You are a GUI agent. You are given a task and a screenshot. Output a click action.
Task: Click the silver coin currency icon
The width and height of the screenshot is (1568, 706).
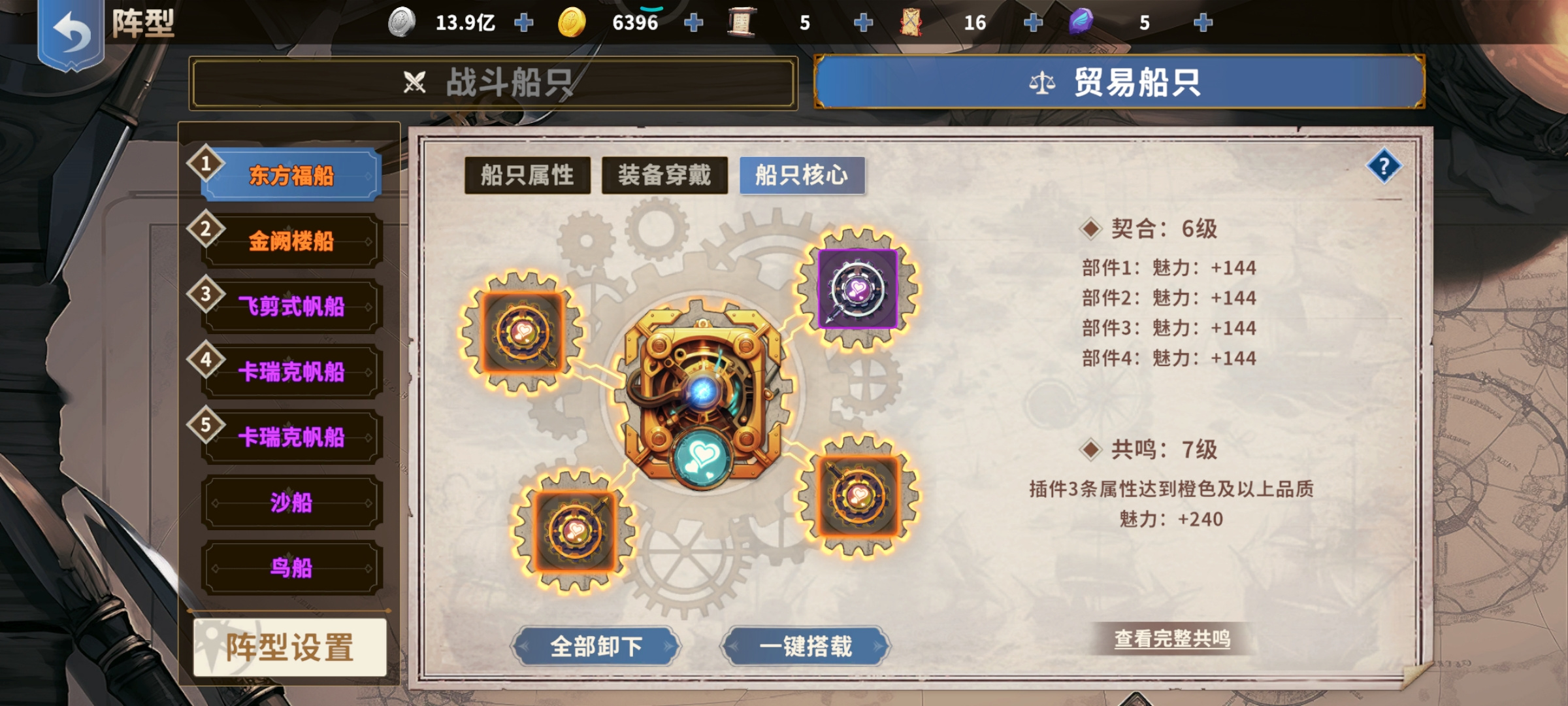[x=403, y=22]
